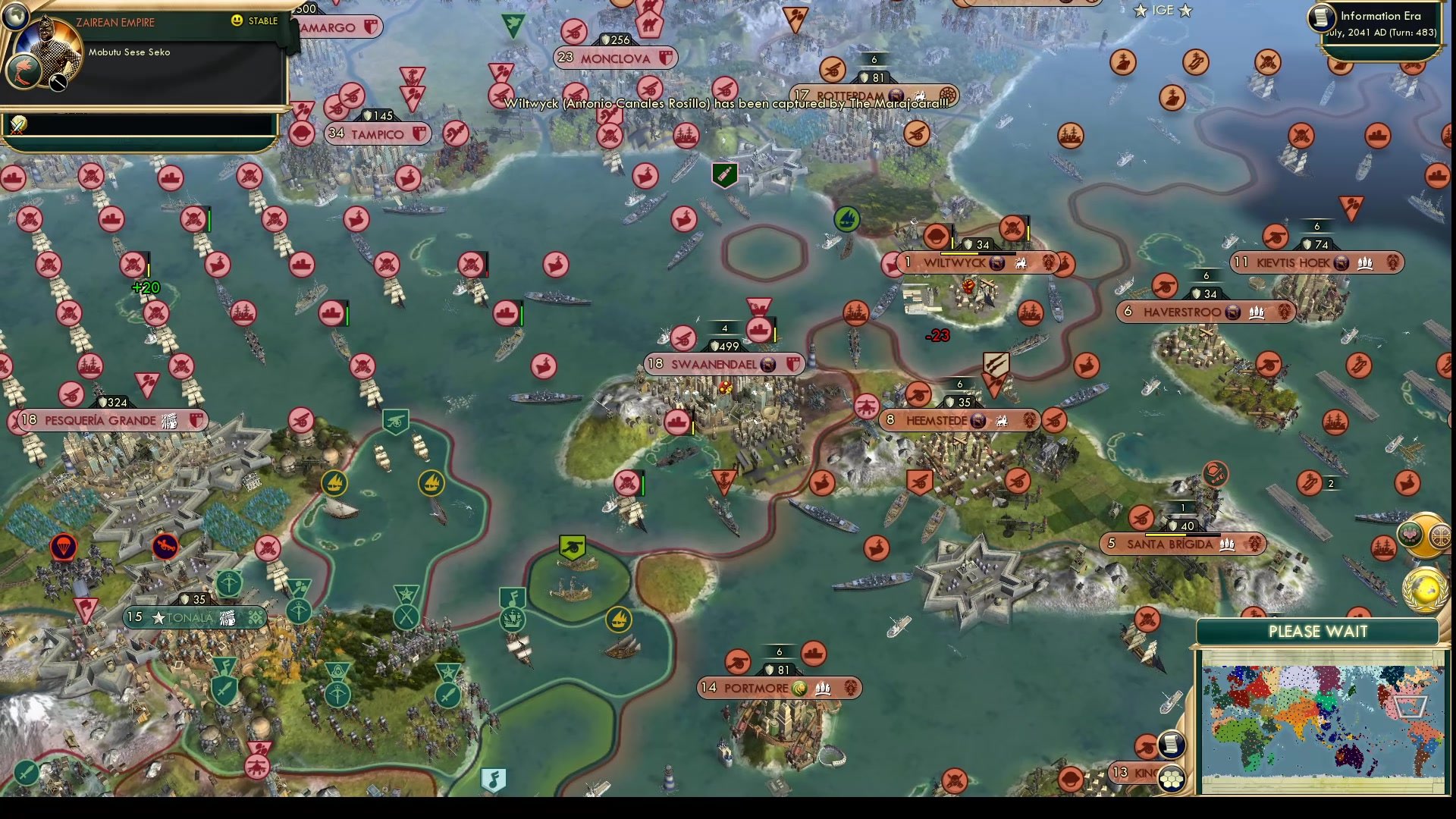Open the Military Overview crossed-swords icon
Screen dimensions: 1456x819
(17, 124)
